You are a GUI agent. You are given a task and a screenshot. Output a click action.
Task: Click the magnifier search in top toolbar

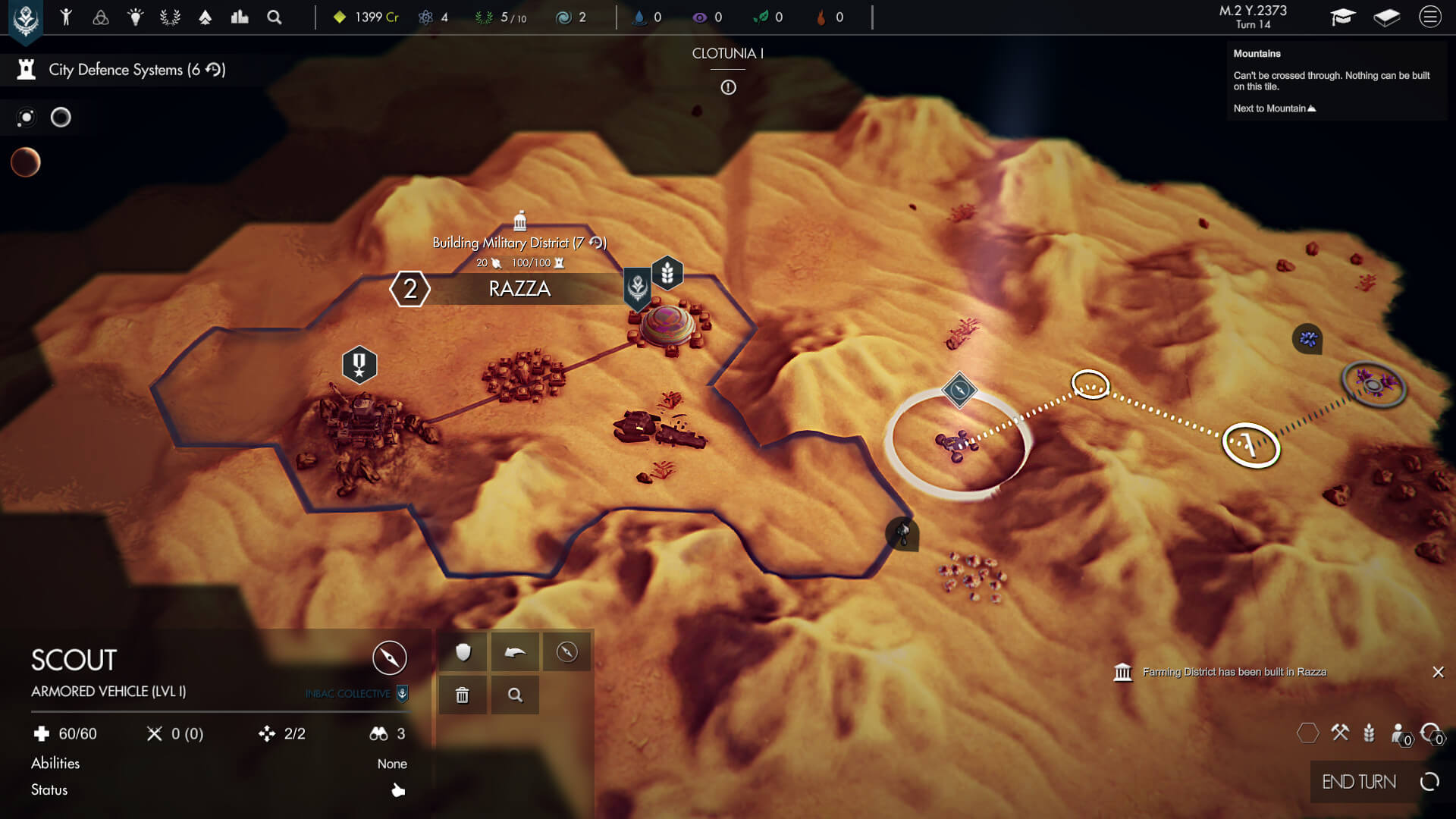[x=275, y=17]
